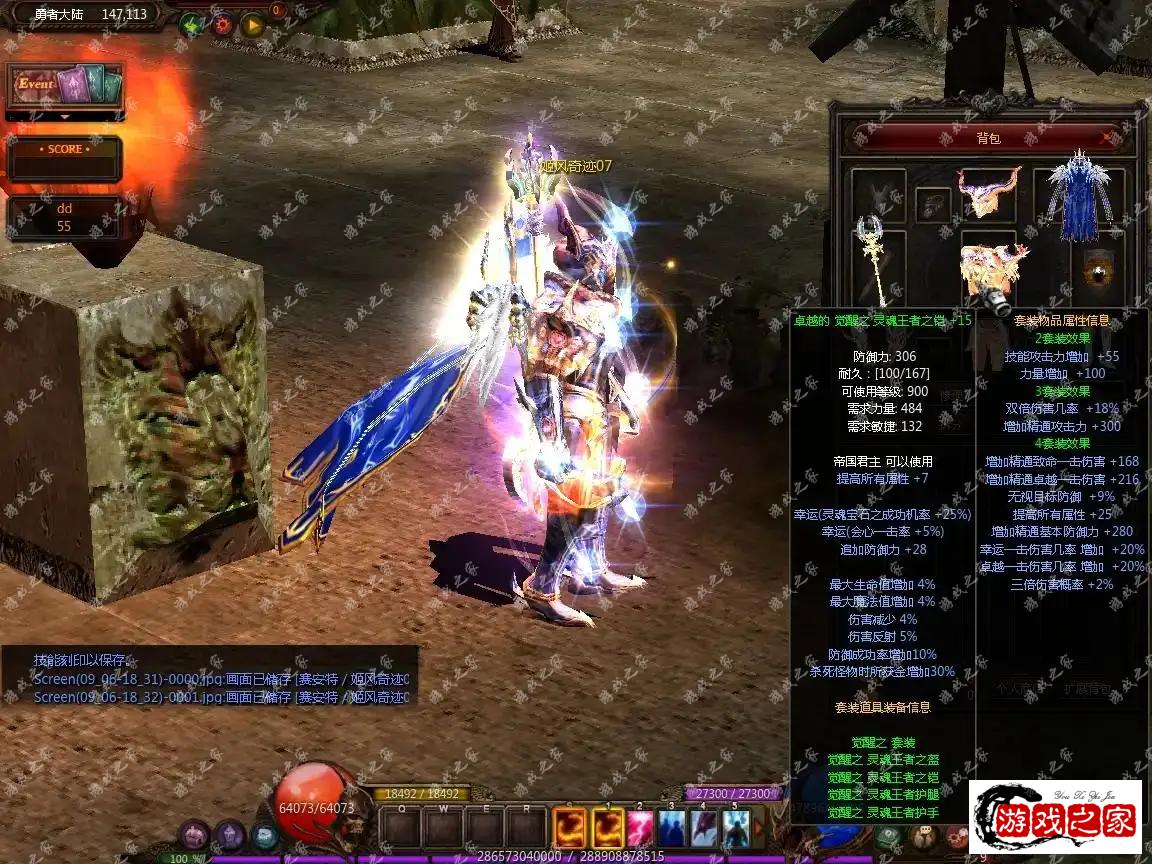Select the round shield equipment slot
Screen dimensions: 1152x864
tap(1099, 271)
